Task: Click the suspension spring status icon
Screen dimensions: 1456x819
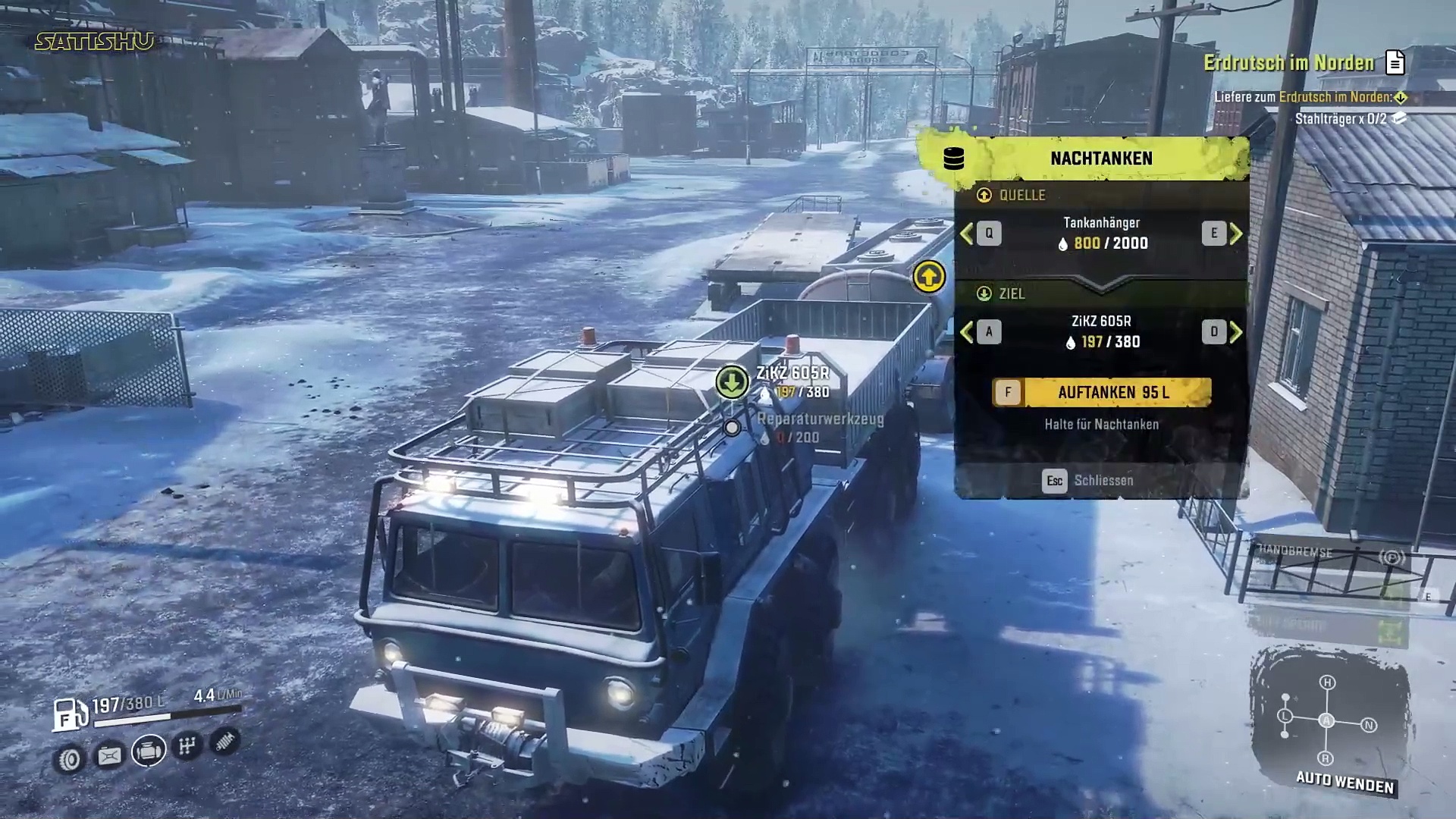Action: 224,742
